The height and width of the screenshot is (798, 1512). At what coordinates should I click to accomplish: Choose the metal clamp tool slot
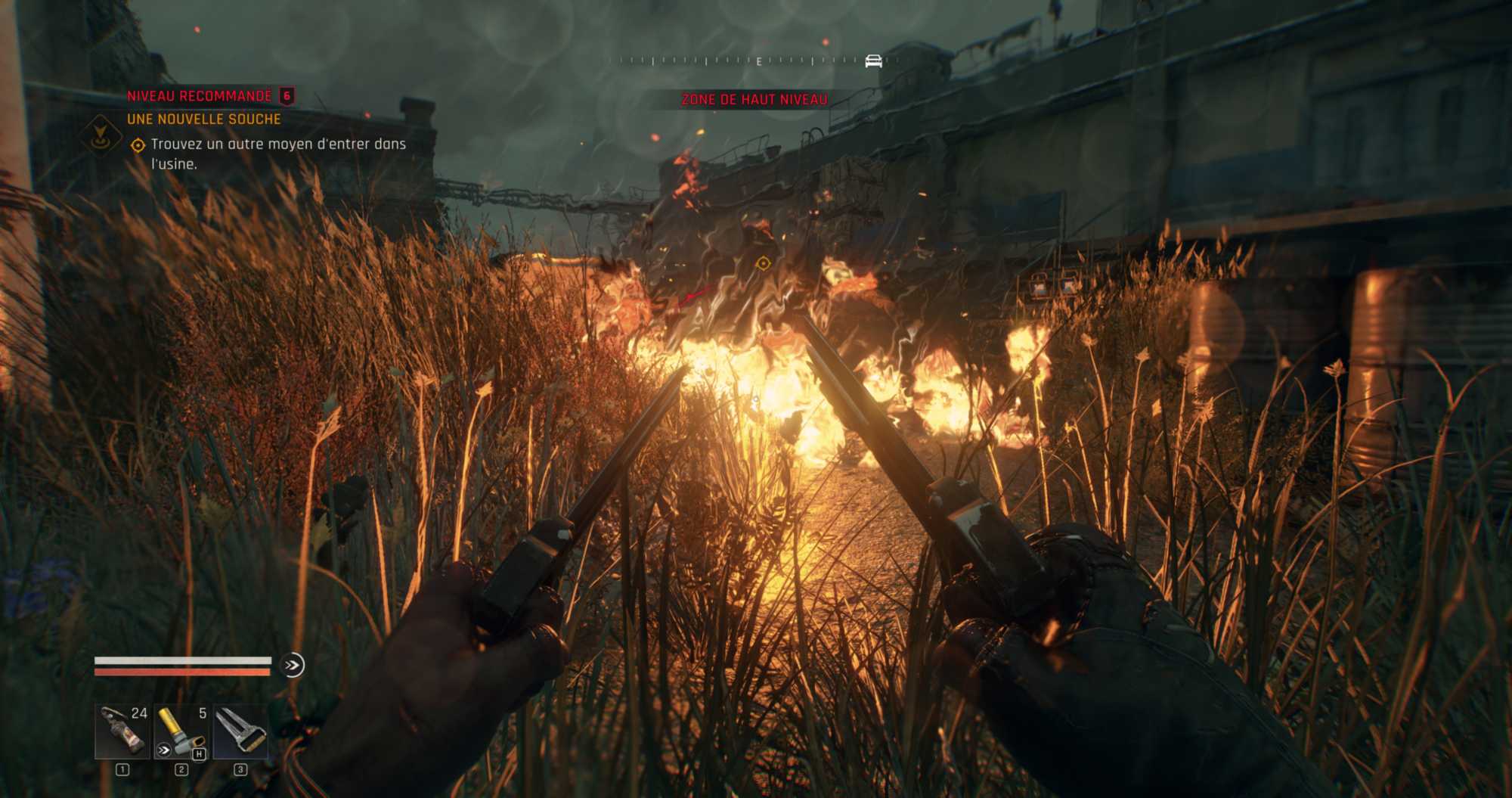240,731
